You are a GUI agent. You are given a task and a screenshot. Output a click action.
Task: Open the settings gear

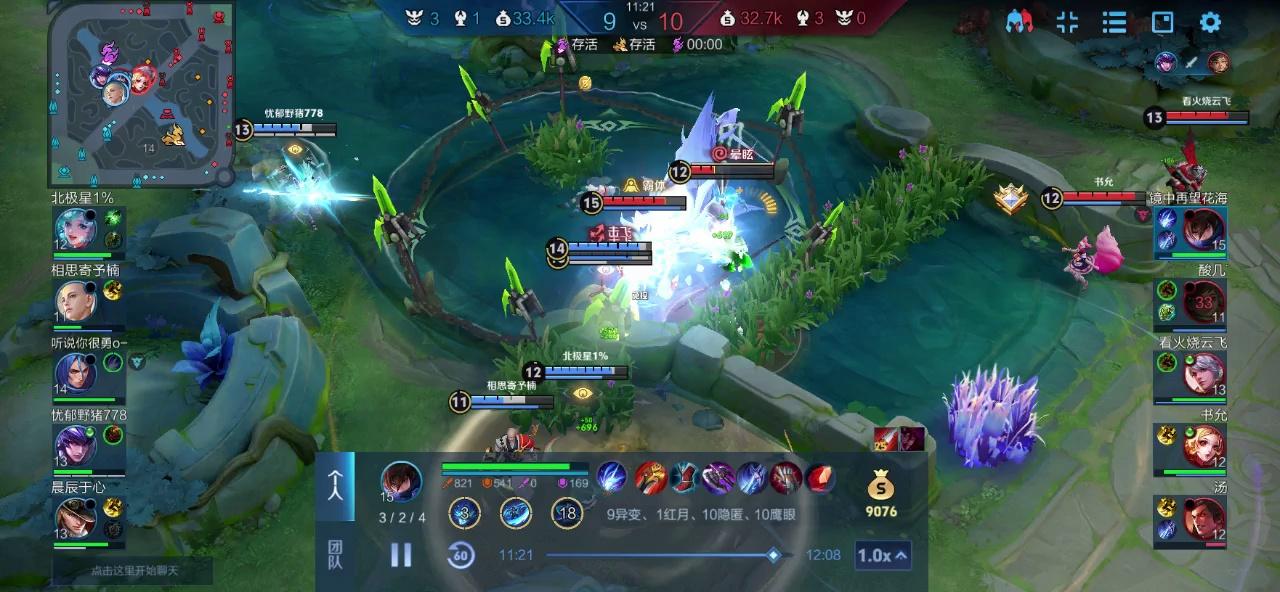pyautogui.click(x=1210, y=22)
